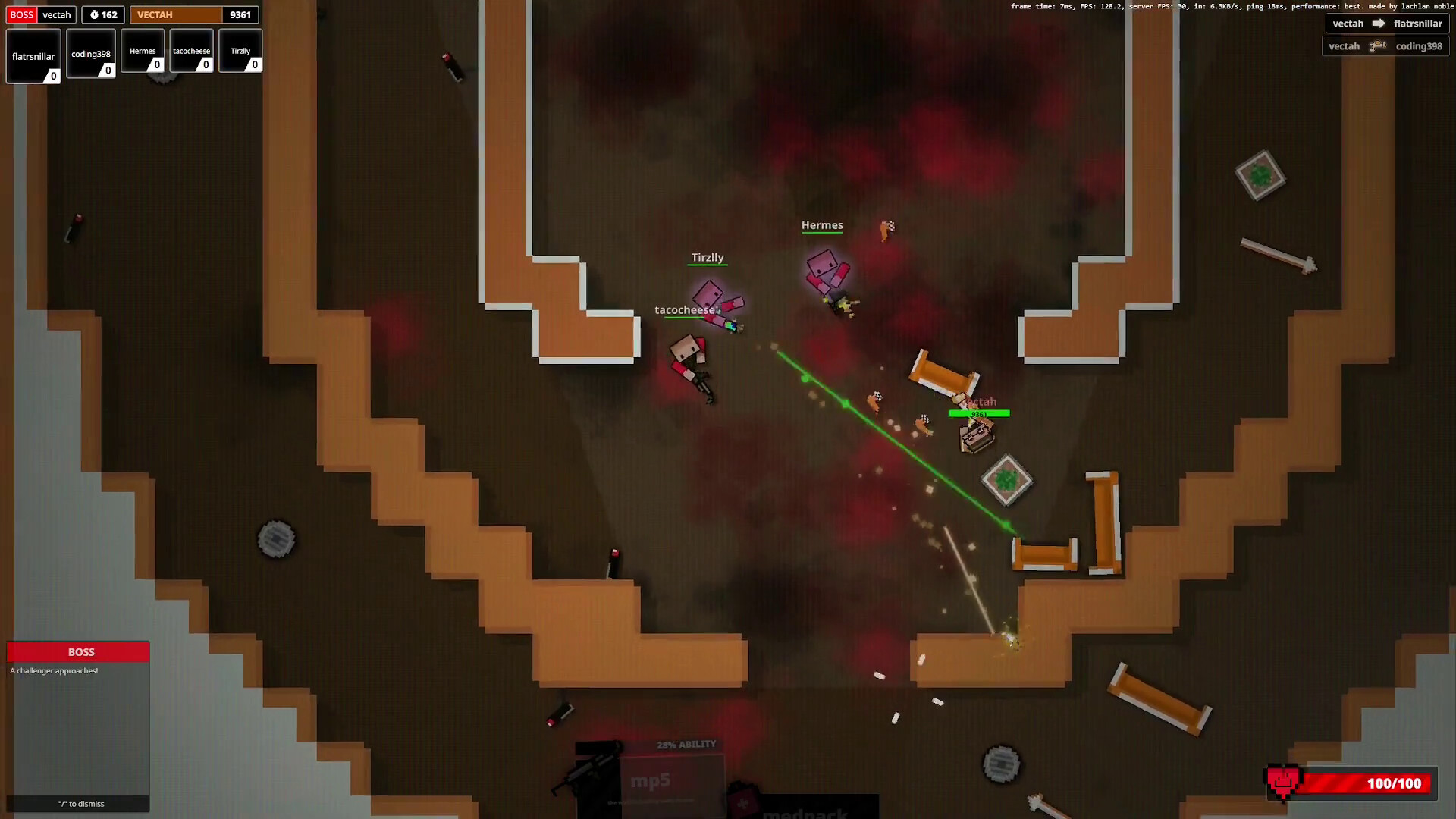
Task: Click the vectah killed coding398 feed entry
Action: (x=1385, y=46)
